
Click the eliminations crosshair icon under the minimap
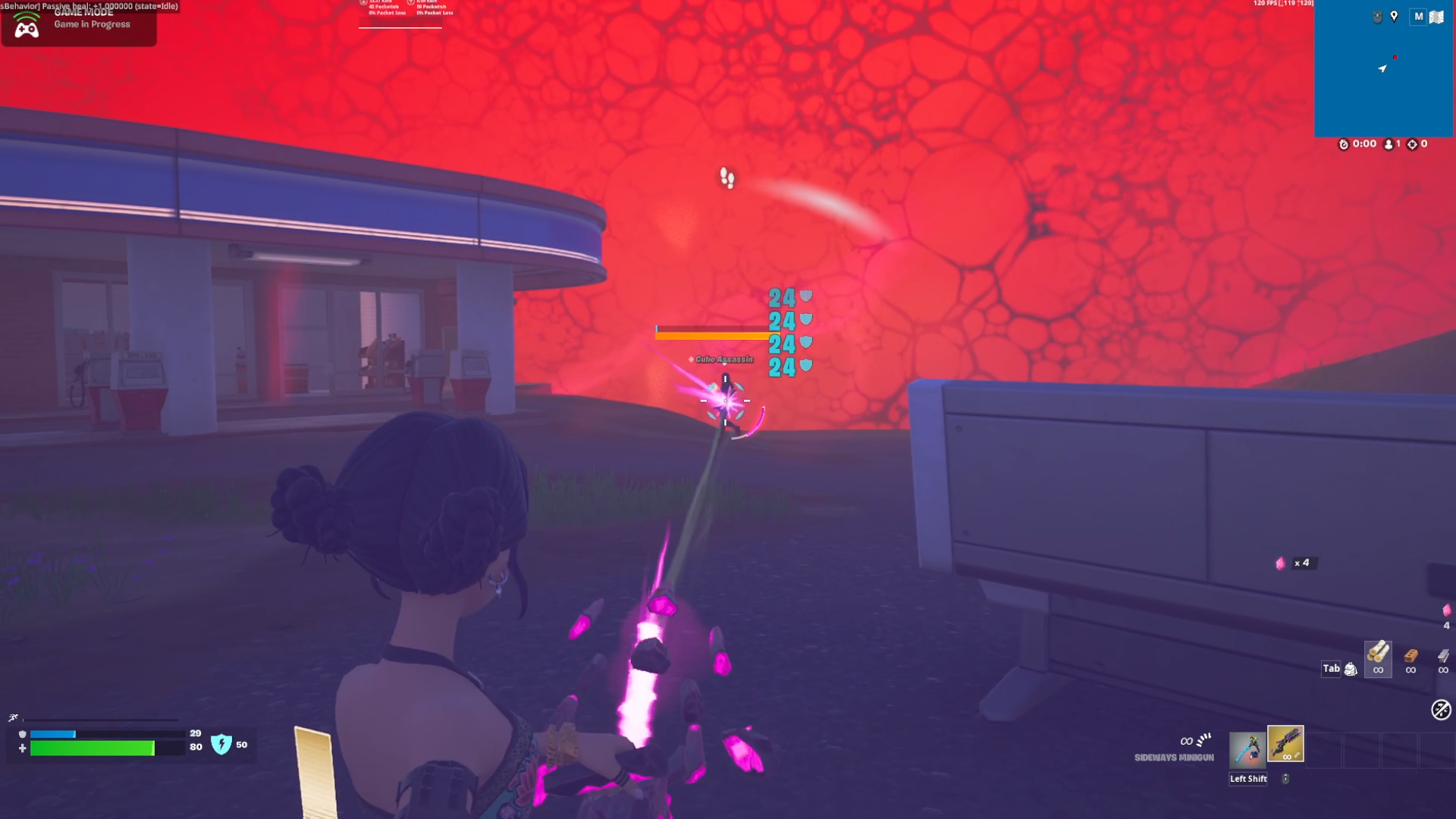pyautogui.click(x=1412, y=144)
